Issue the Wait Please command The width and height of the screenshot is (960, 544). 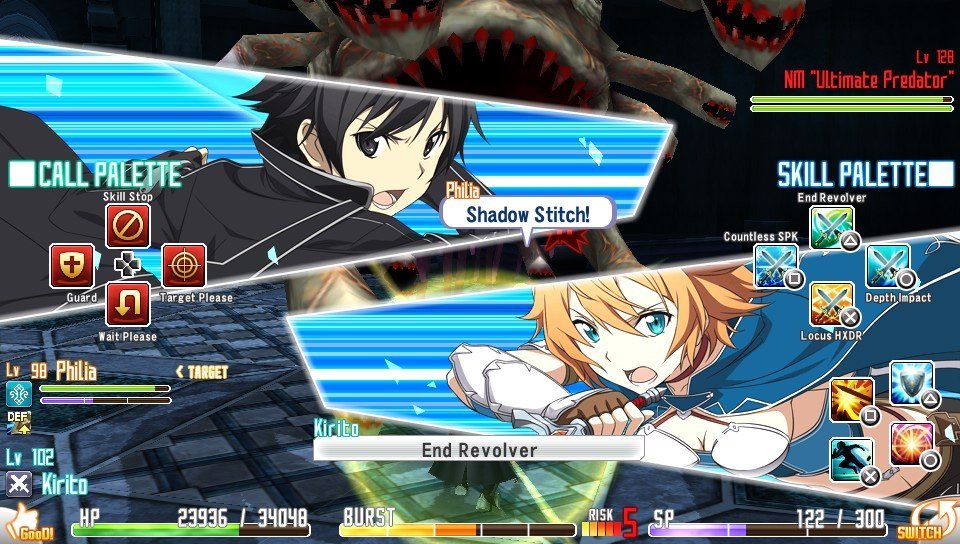[128, 304]
